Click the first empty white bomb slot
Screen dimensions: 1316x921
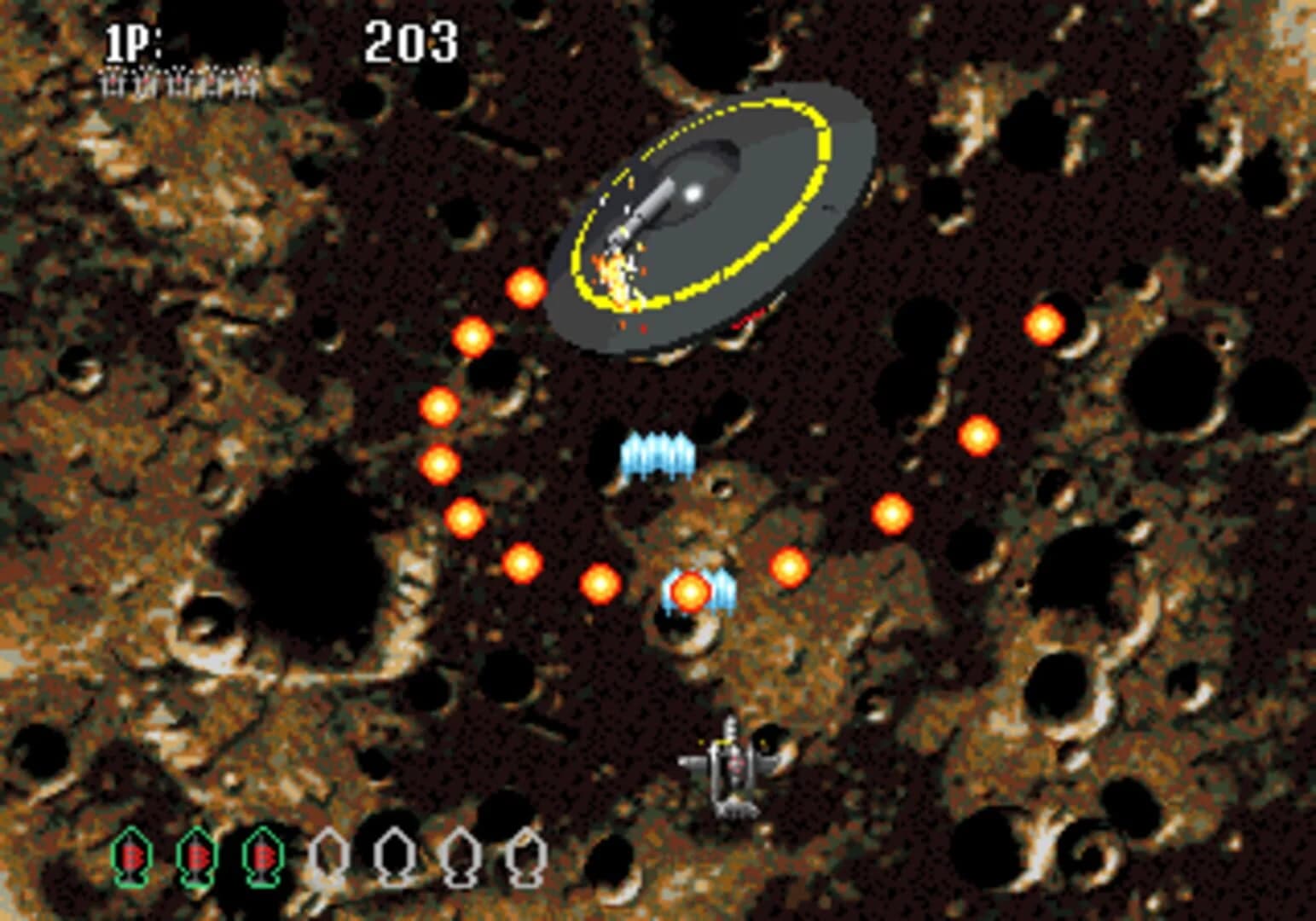coord(328,857)
